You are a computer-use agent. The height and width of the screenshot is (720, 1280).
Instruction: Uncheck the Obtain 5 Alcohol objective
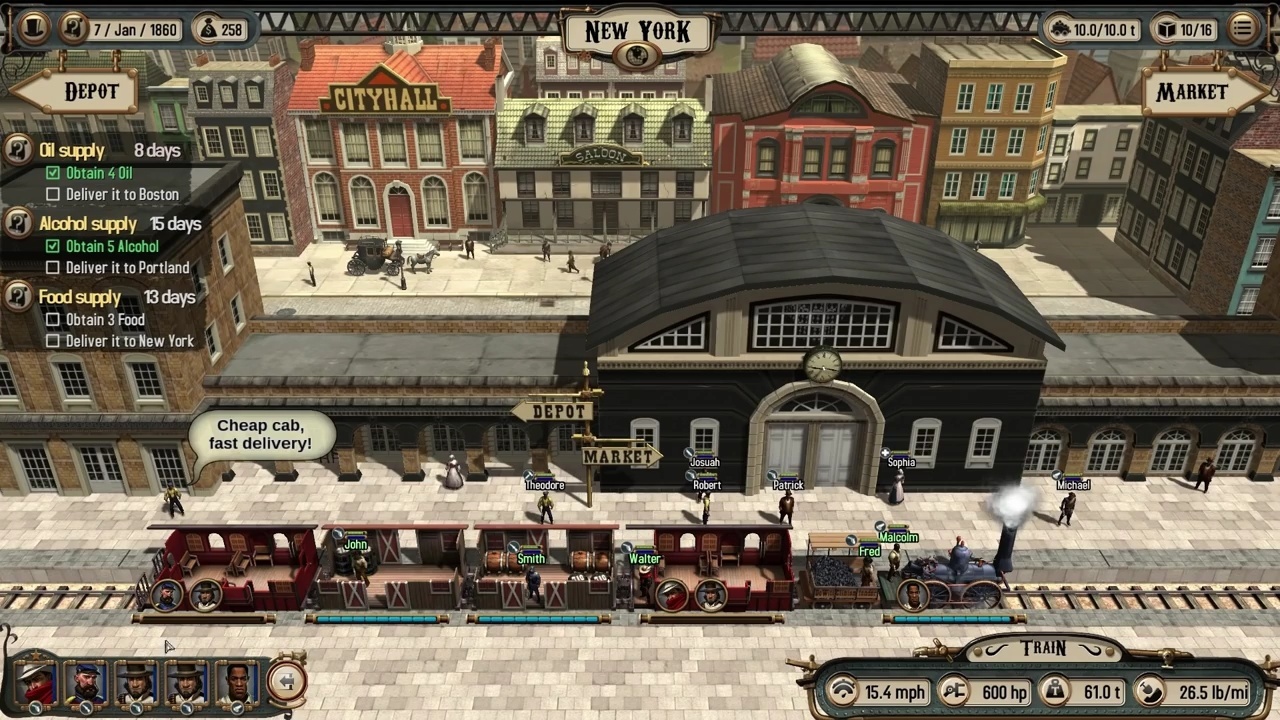pos(53,246)
